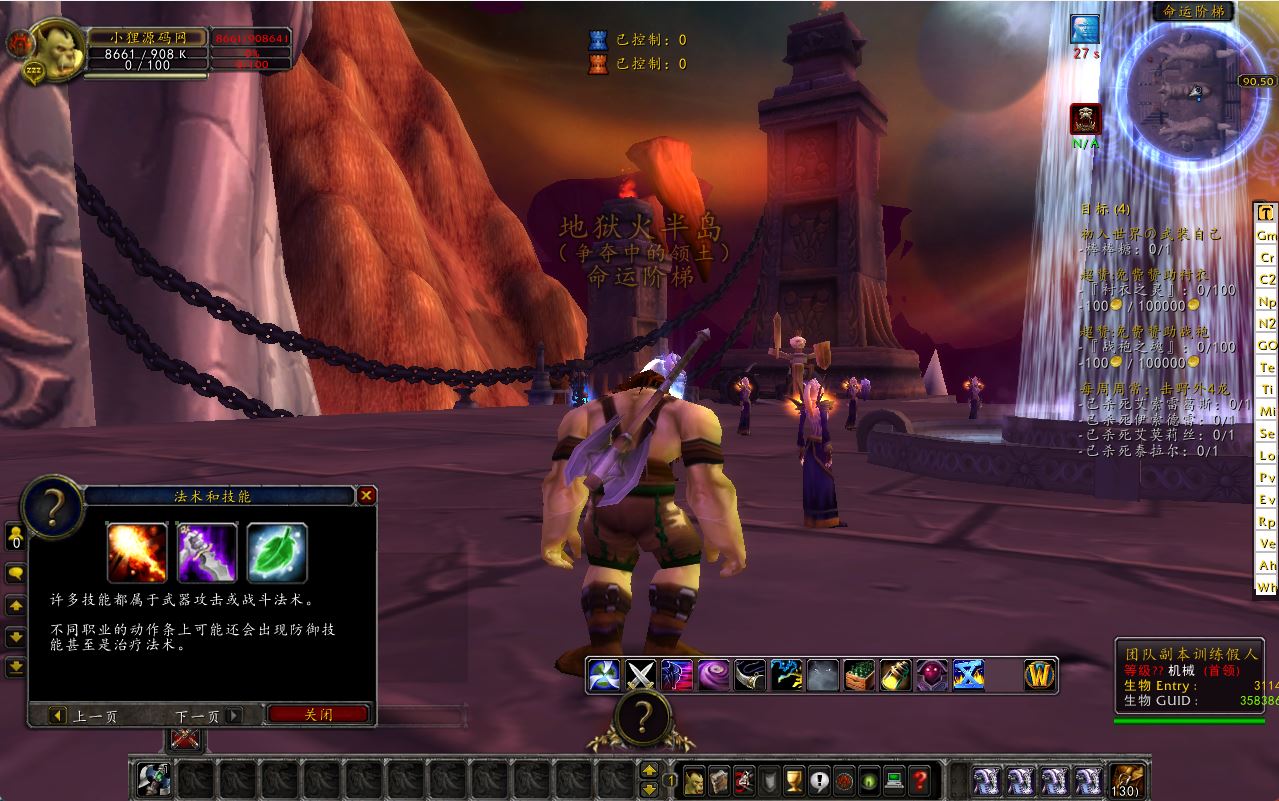Click the action bar page up arrow

648,770
